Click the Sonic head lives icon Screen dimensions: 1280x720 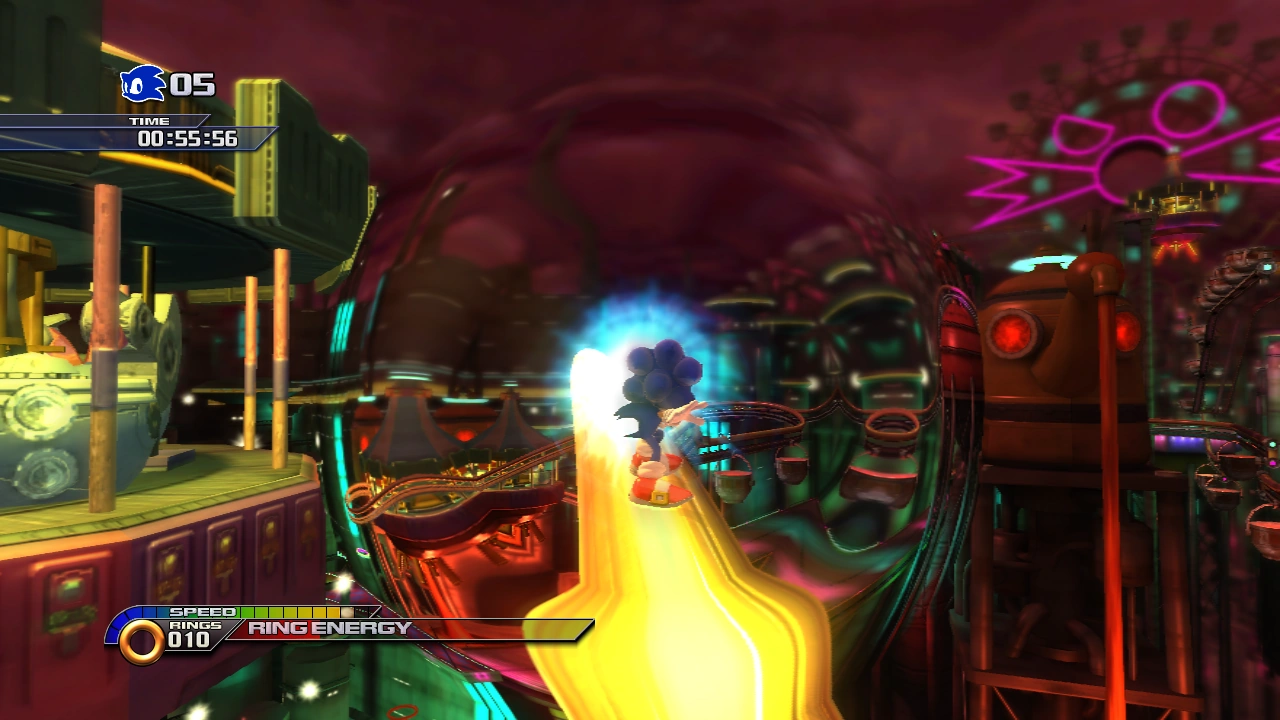(x=143, y=84)
